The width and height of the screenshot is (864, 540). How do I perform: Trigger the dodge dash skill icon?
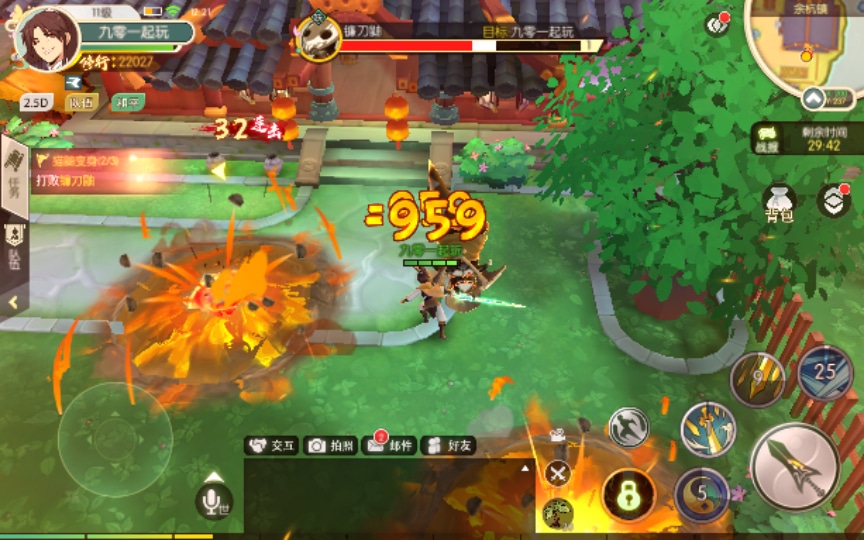[629, 427]
